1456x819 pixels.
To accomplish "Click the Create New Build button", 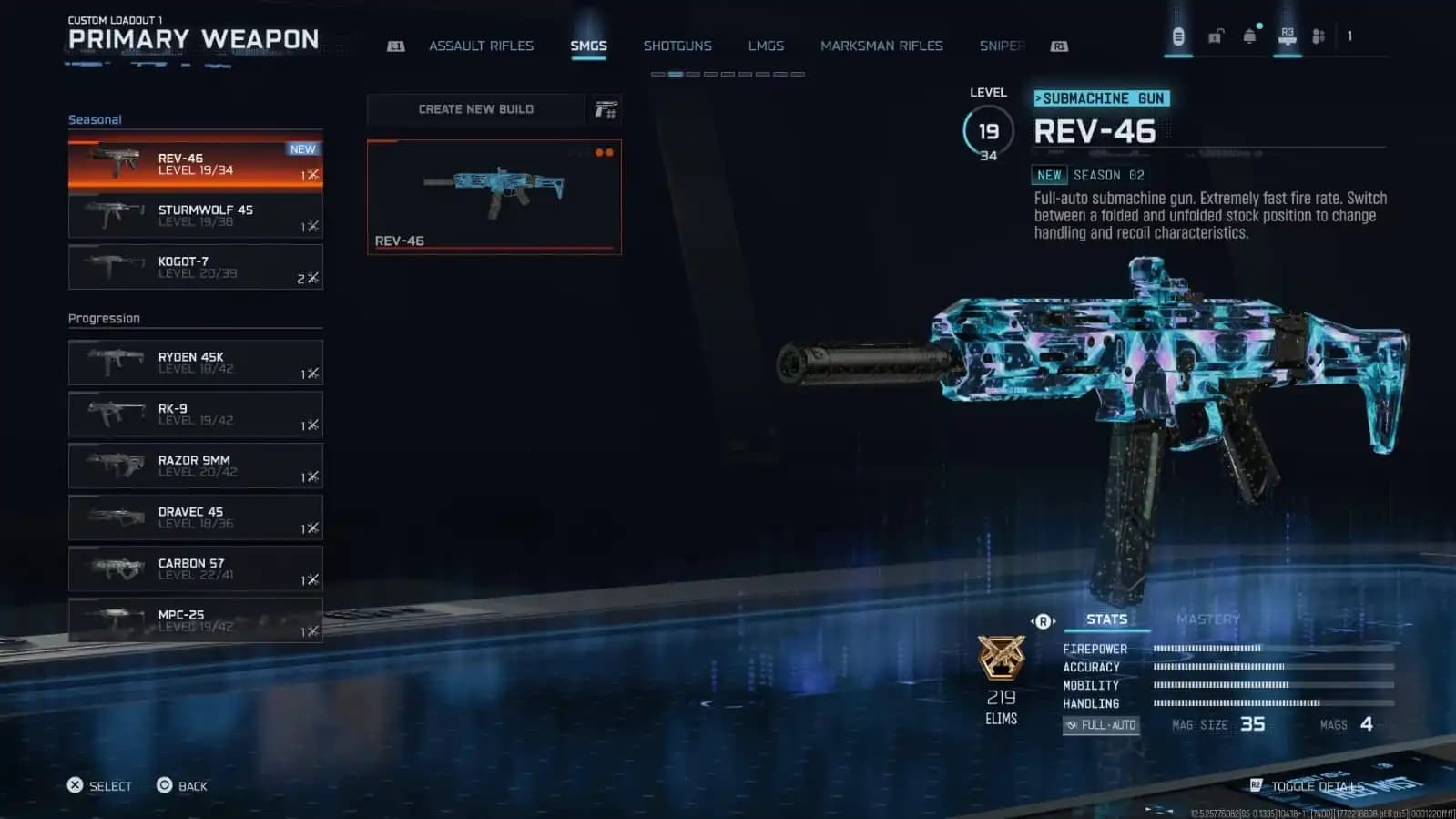I will pos(476,108).
